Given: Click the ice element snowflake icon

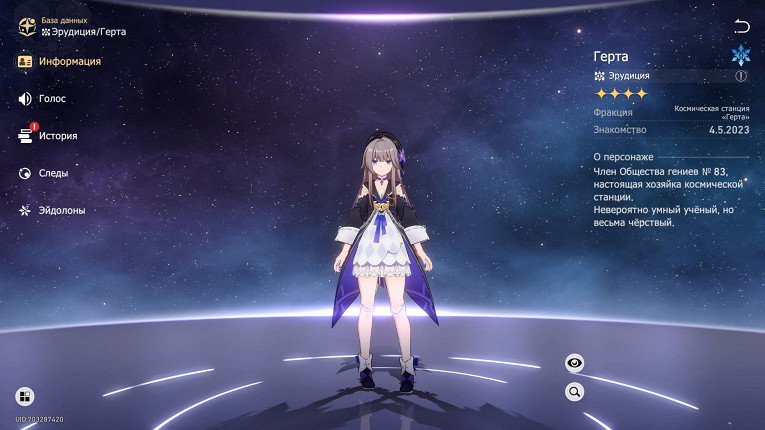Looking at the screenshot, I should 740,55.
